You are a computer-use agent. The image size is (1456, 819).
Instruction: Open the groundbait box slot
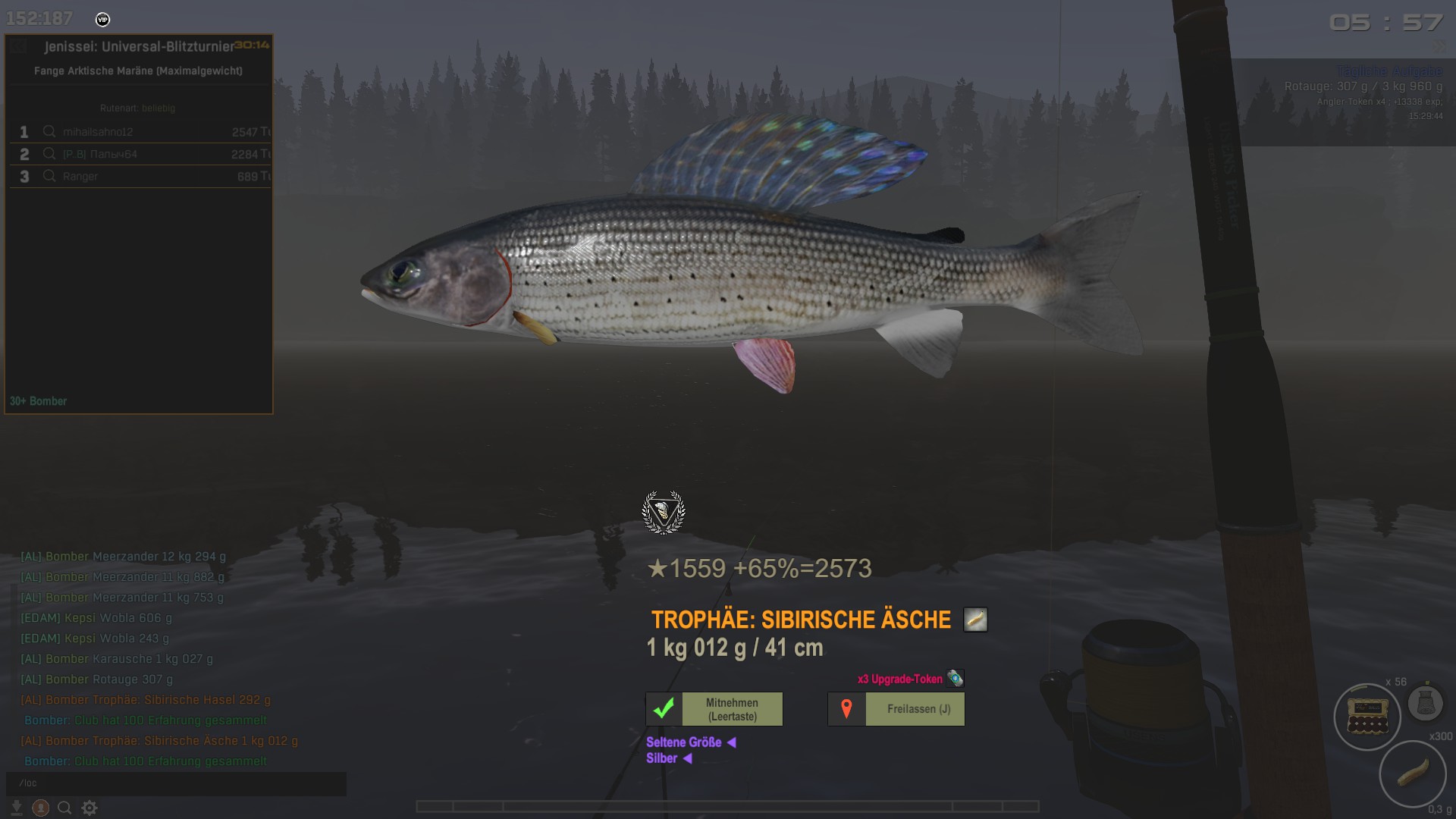point(1367,717)
